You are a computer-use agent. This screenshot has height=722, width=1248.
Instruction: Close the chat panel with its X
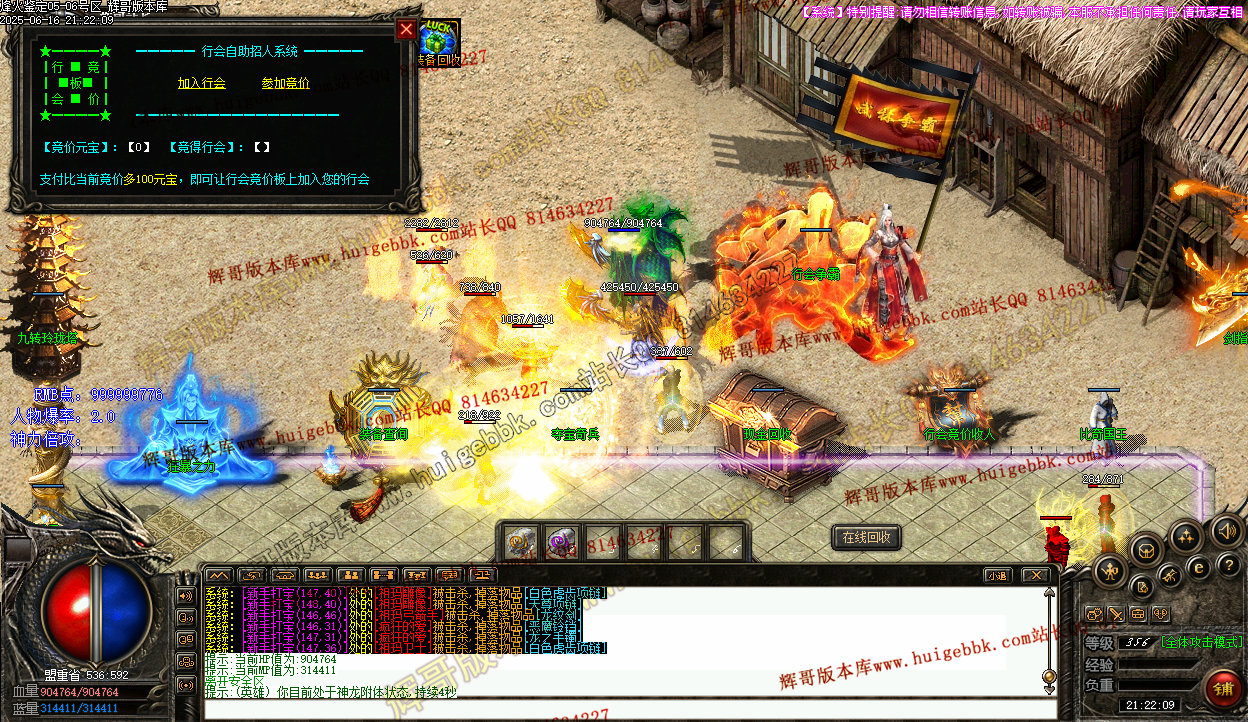click(1036, 575)
